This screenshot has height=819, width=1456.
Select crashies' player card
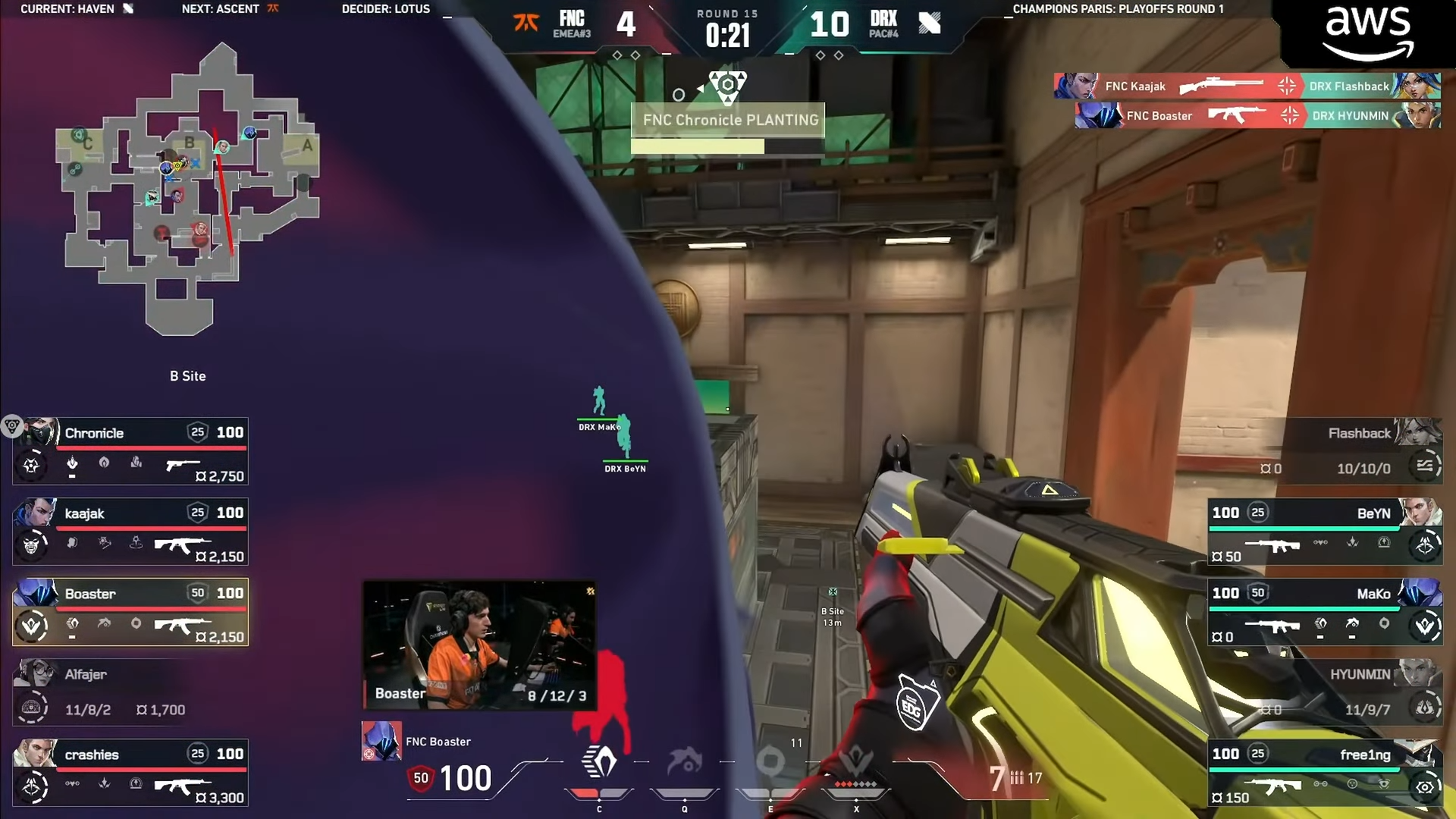click(x=130, y=773)
